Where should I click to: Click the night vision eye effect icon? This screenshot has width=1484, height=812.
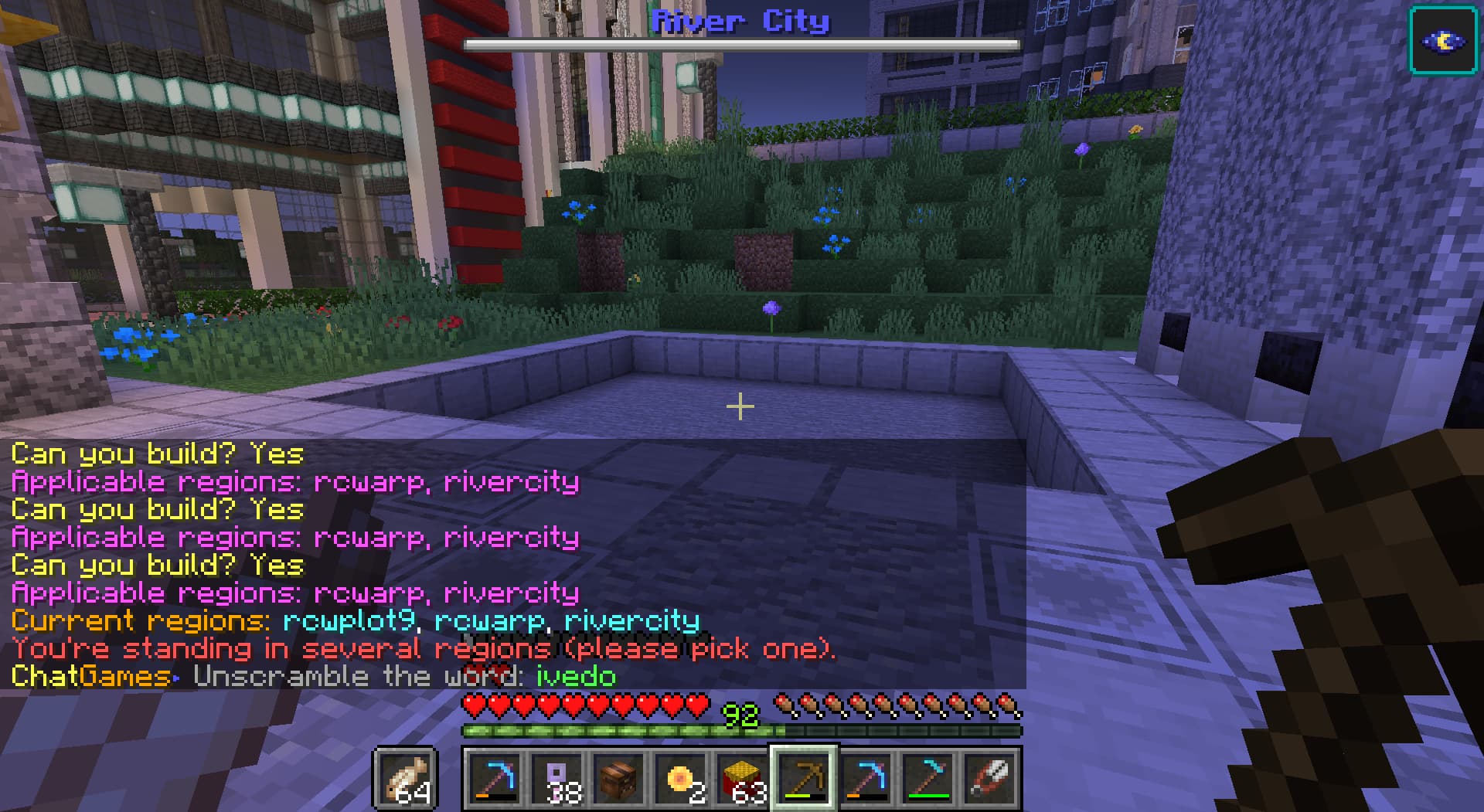[x=1442, y=40]
